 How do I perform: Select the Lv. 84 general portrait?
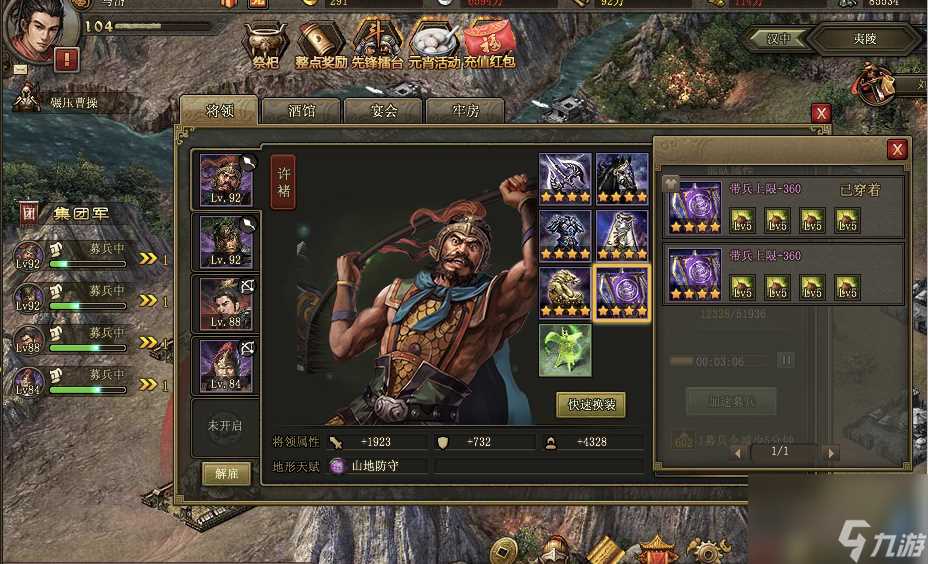226,366
